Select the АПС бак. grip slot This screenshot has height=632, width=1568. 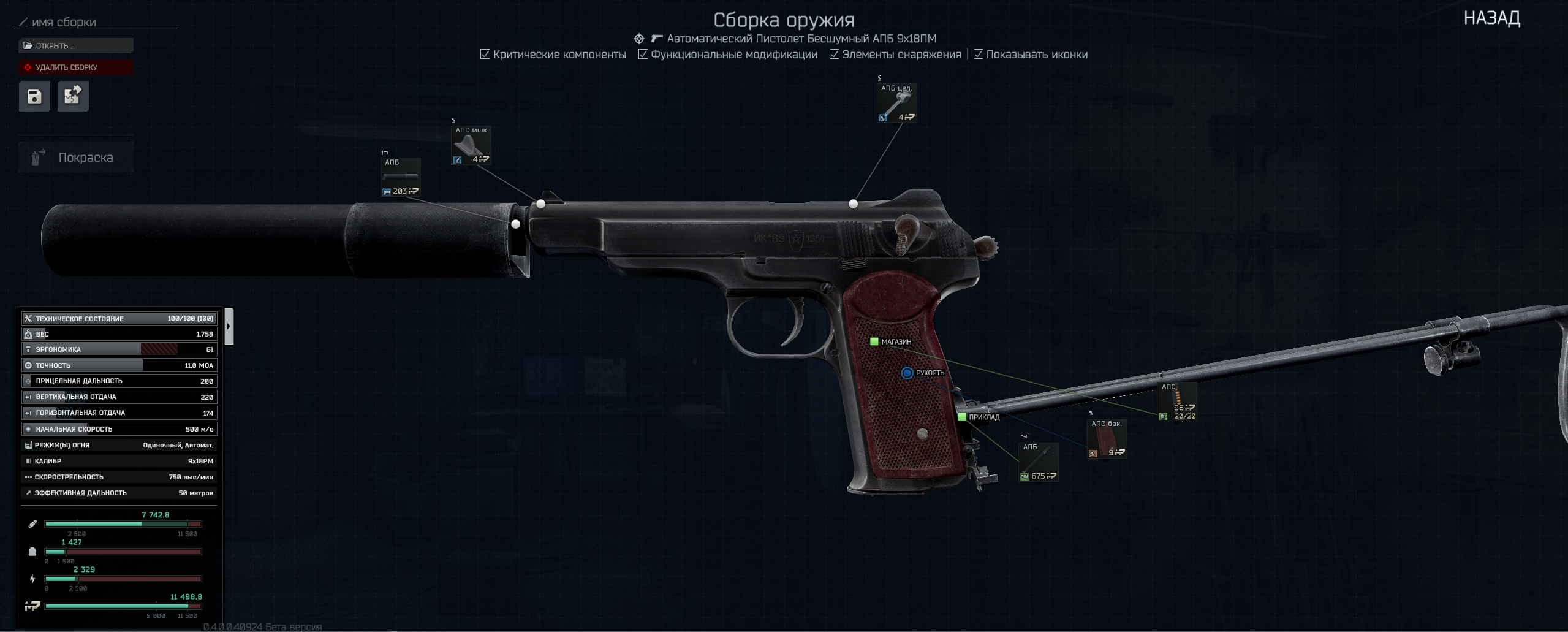(x=1107, y=439)
